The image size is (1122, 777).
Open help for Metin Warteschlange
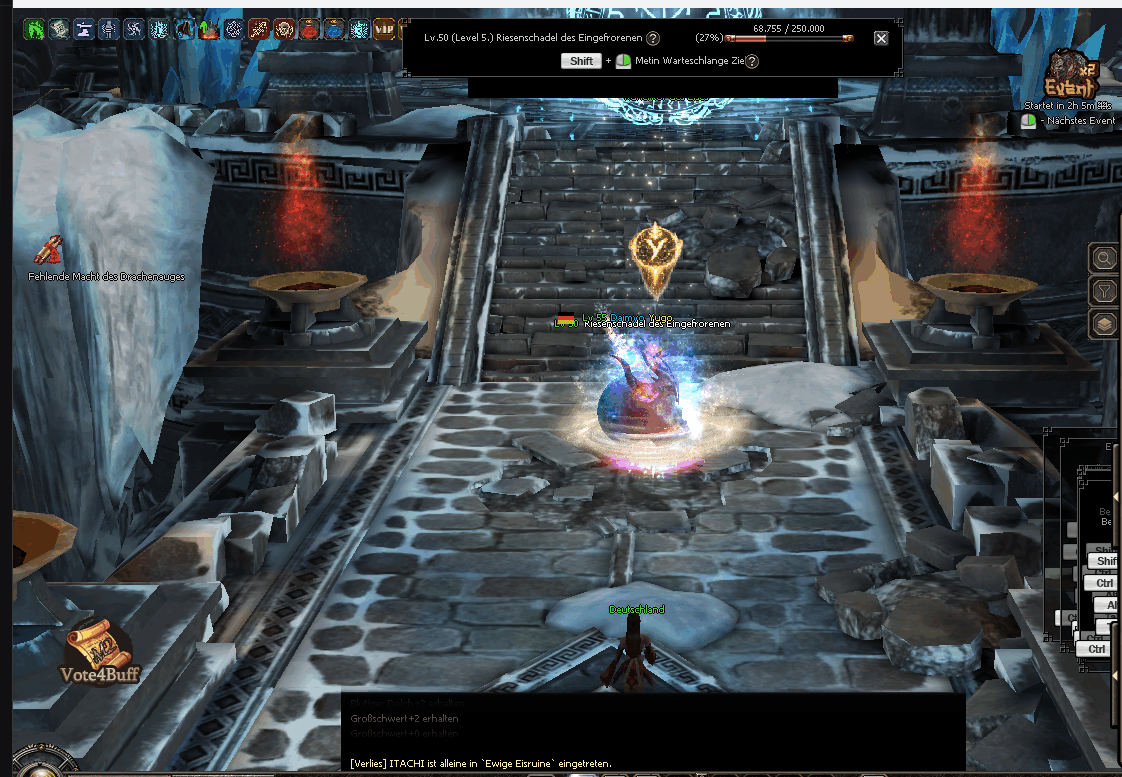coord(752,61)
